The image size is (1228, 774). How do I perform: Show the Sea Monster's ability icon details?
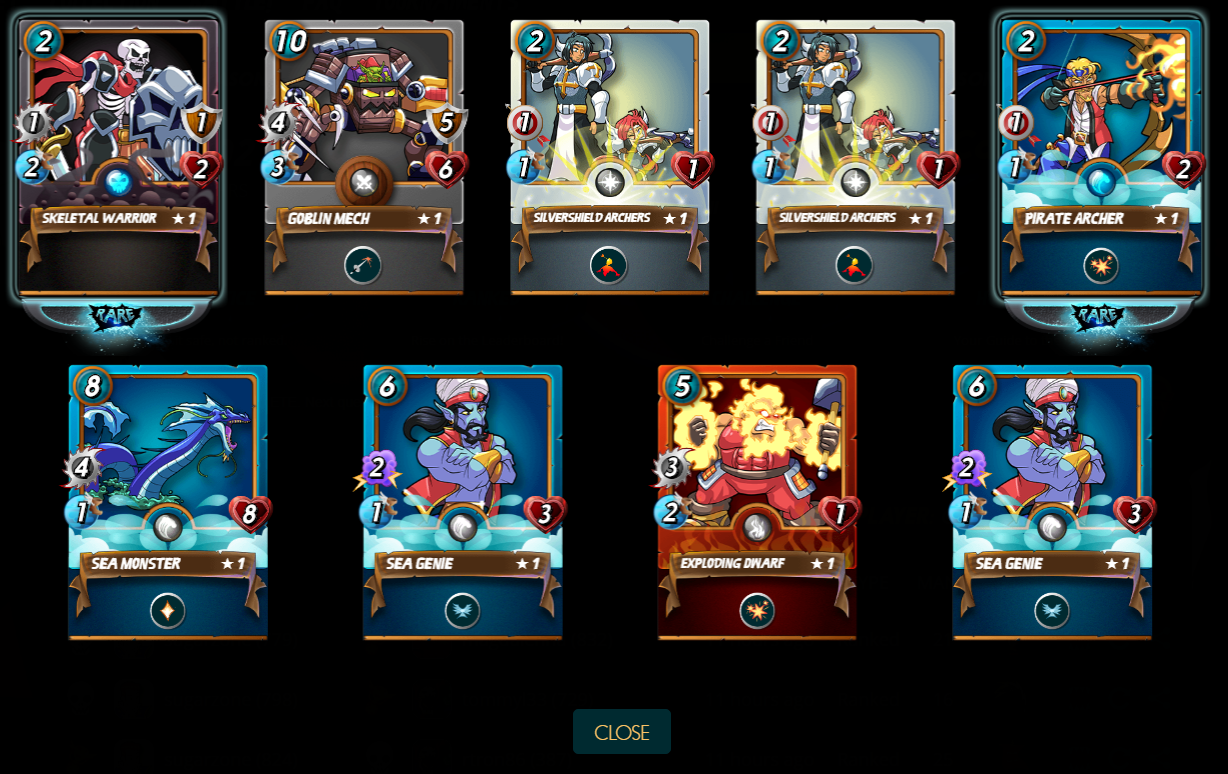[x=168, y=610]
